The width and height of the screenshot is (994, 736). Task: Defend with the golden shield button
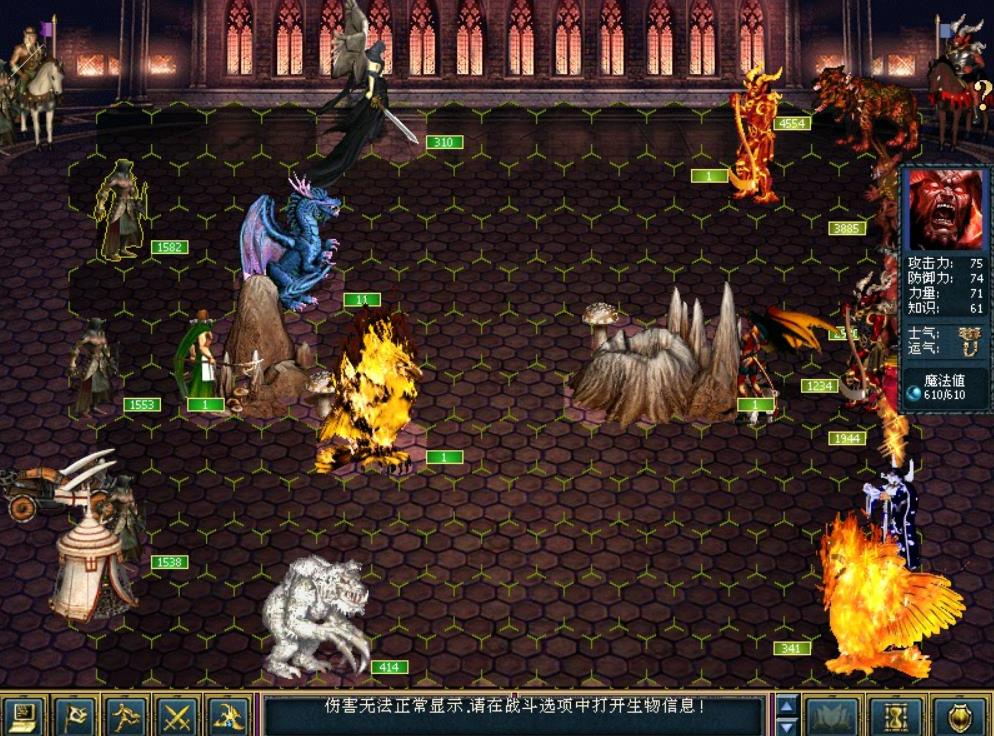pos(958,715)
